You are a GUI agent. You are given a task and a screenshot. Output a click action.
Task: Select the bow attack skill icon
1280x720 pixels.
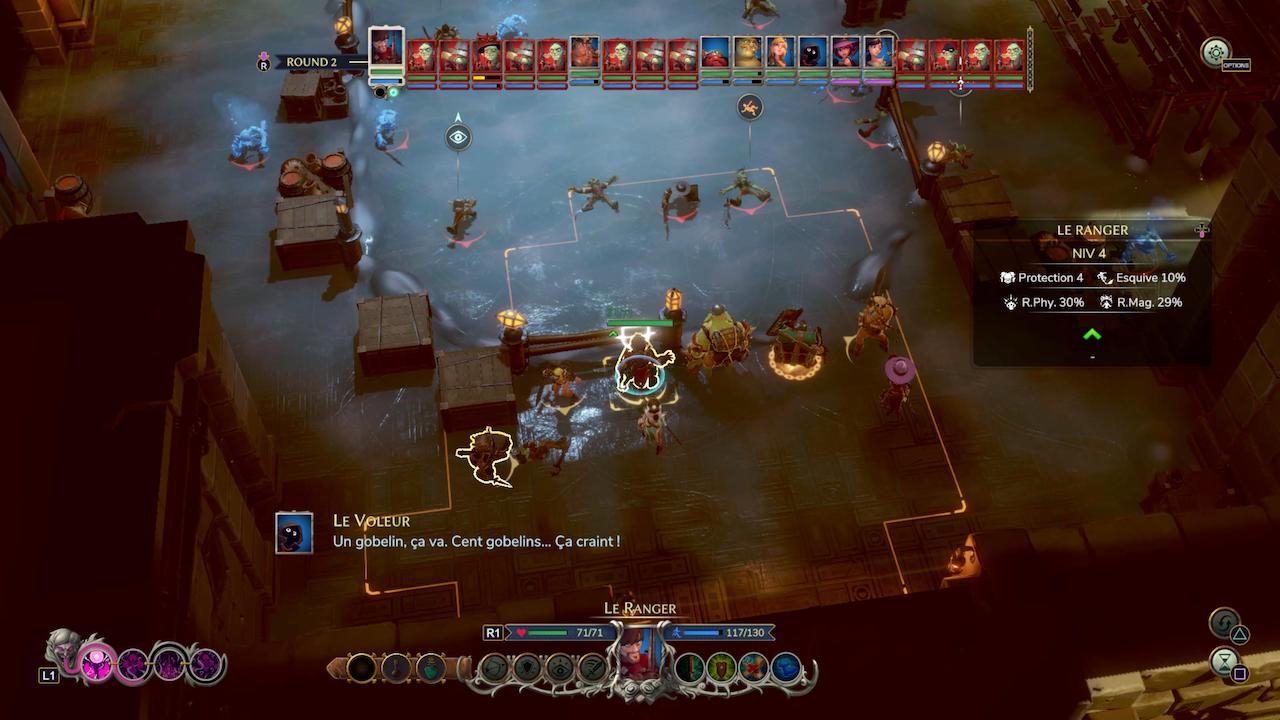[x=494, y=668]
